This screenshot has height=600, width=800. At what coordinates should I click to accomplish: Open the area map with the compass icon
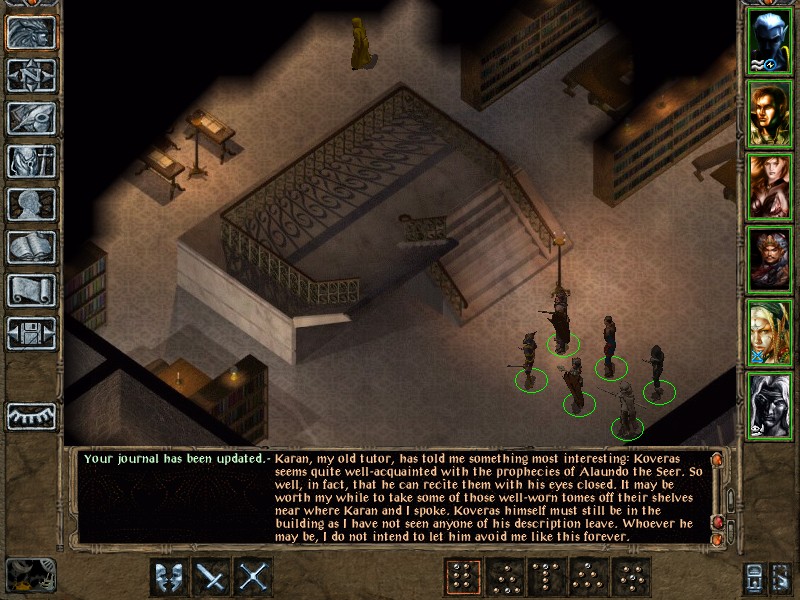(x=31, y=75)
